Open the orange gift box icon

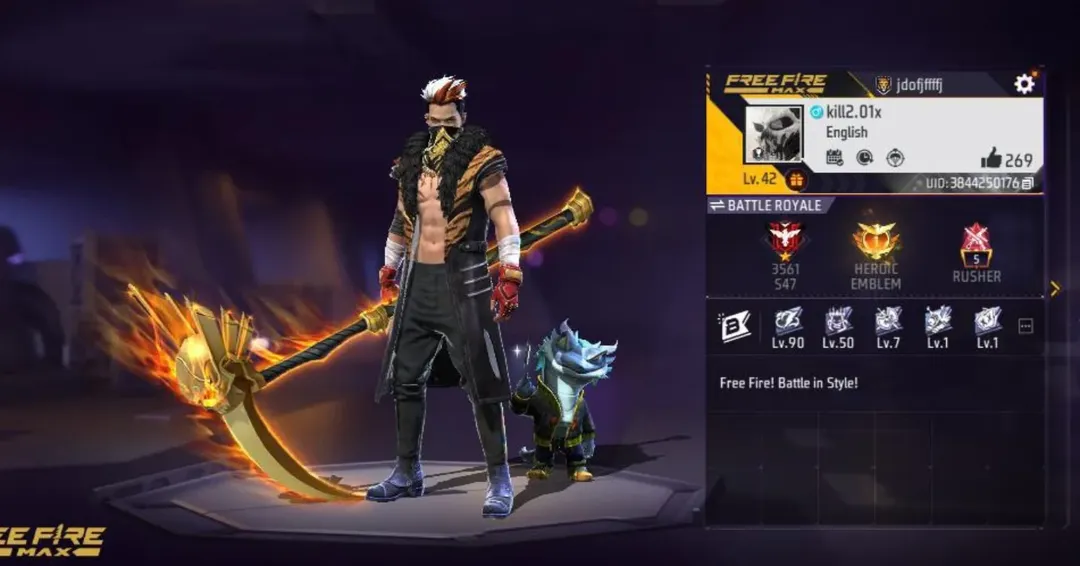pos(797,179)
